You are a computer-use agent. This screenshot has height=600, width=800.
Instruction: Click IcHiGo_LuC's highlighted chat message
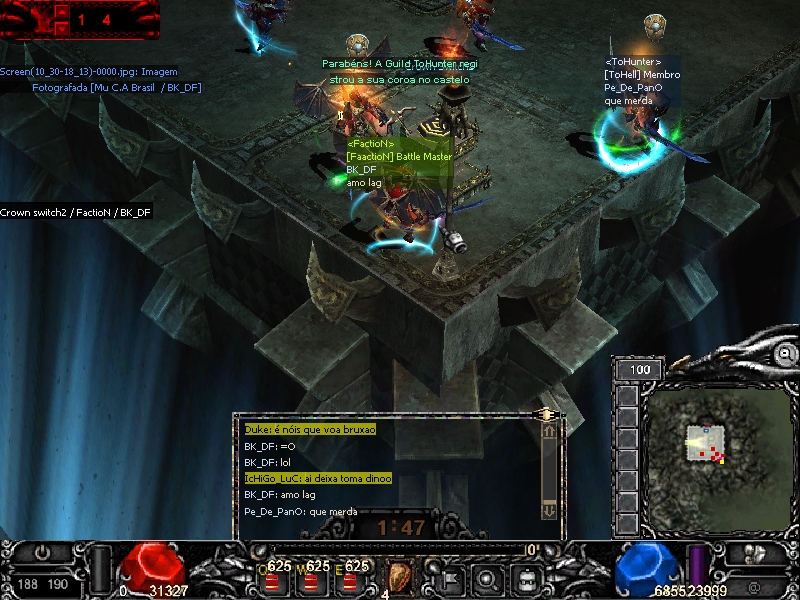318,479
